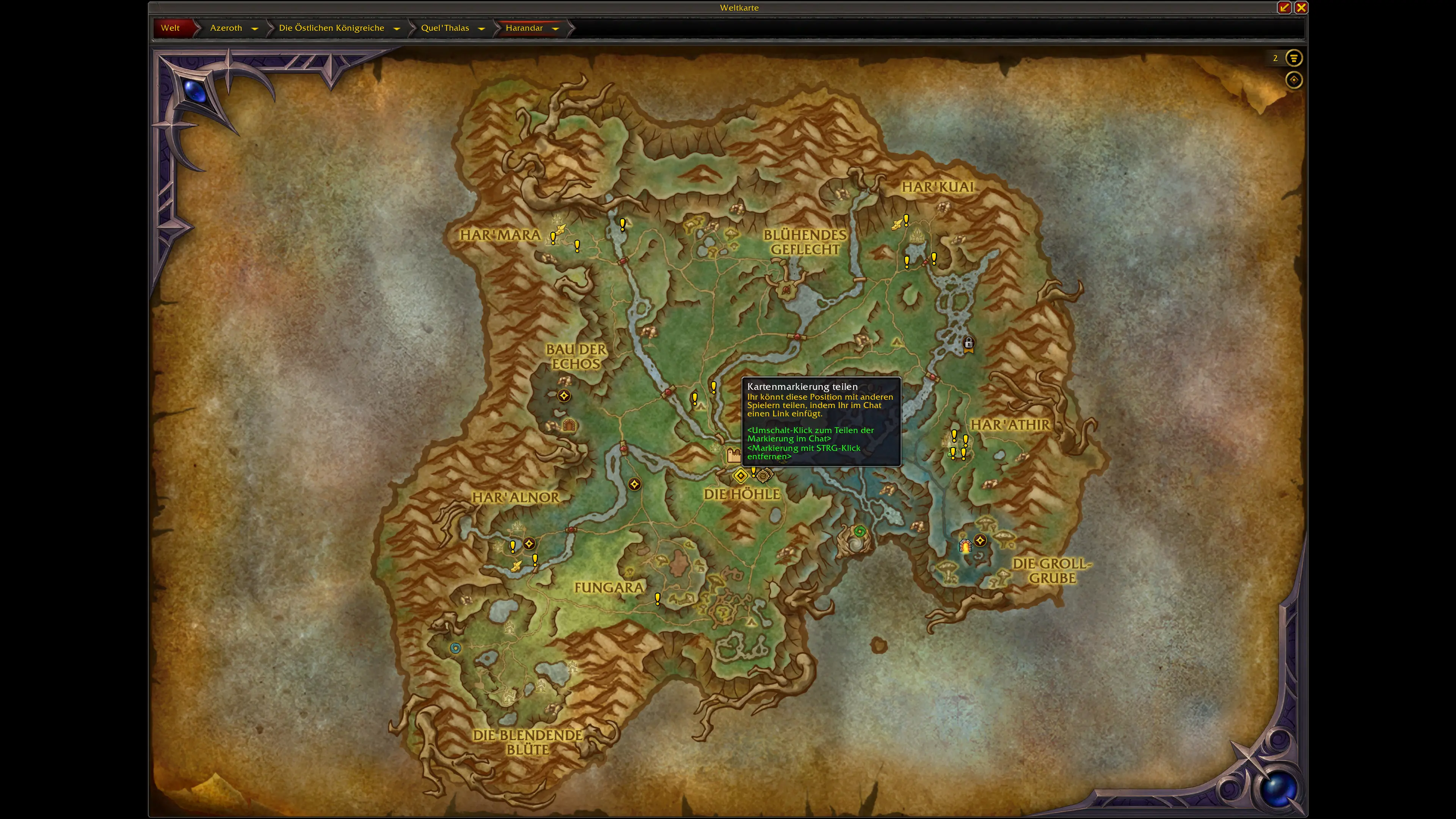
Task: Activate the map pin placement button
Action: point(1294,80)
